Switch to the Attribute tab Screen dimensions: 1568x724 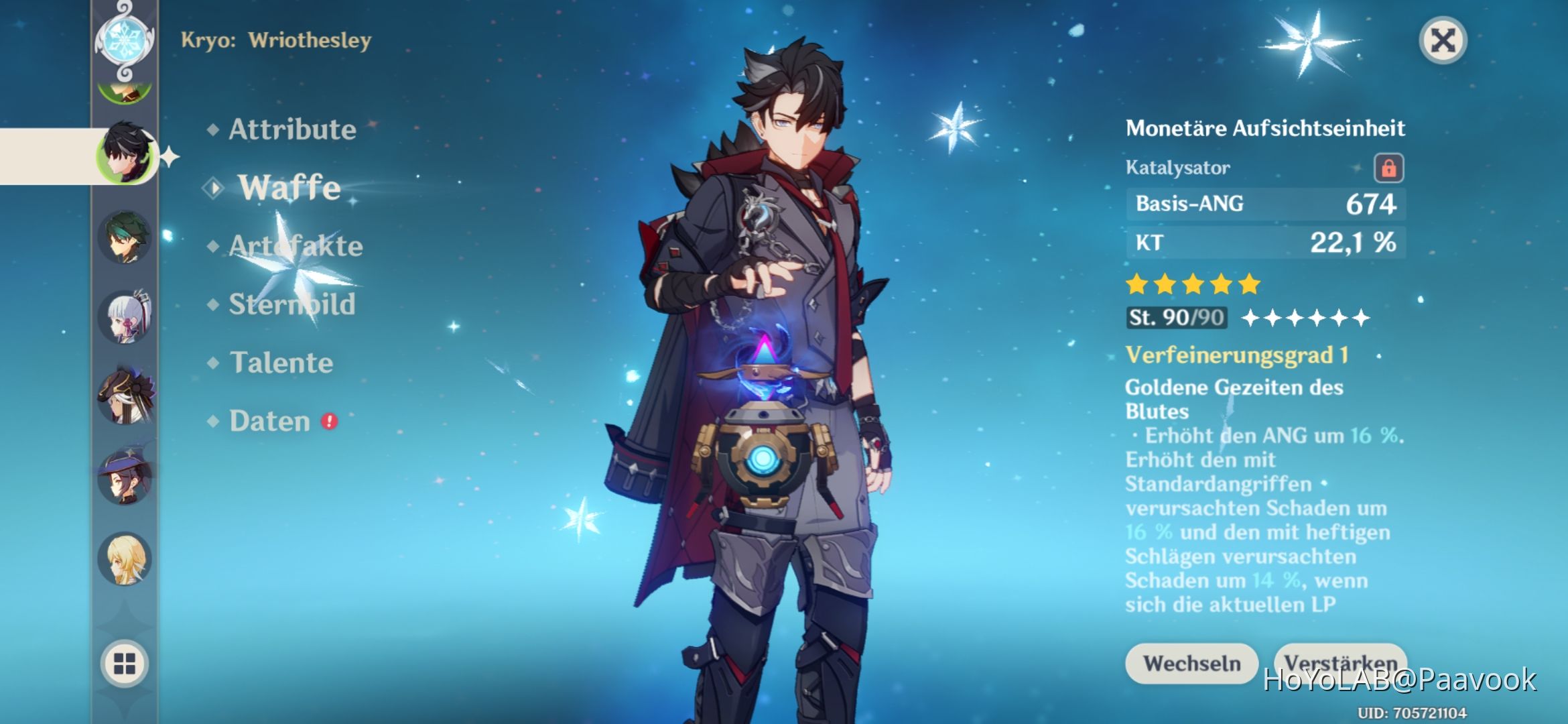(x=289, y=129)
